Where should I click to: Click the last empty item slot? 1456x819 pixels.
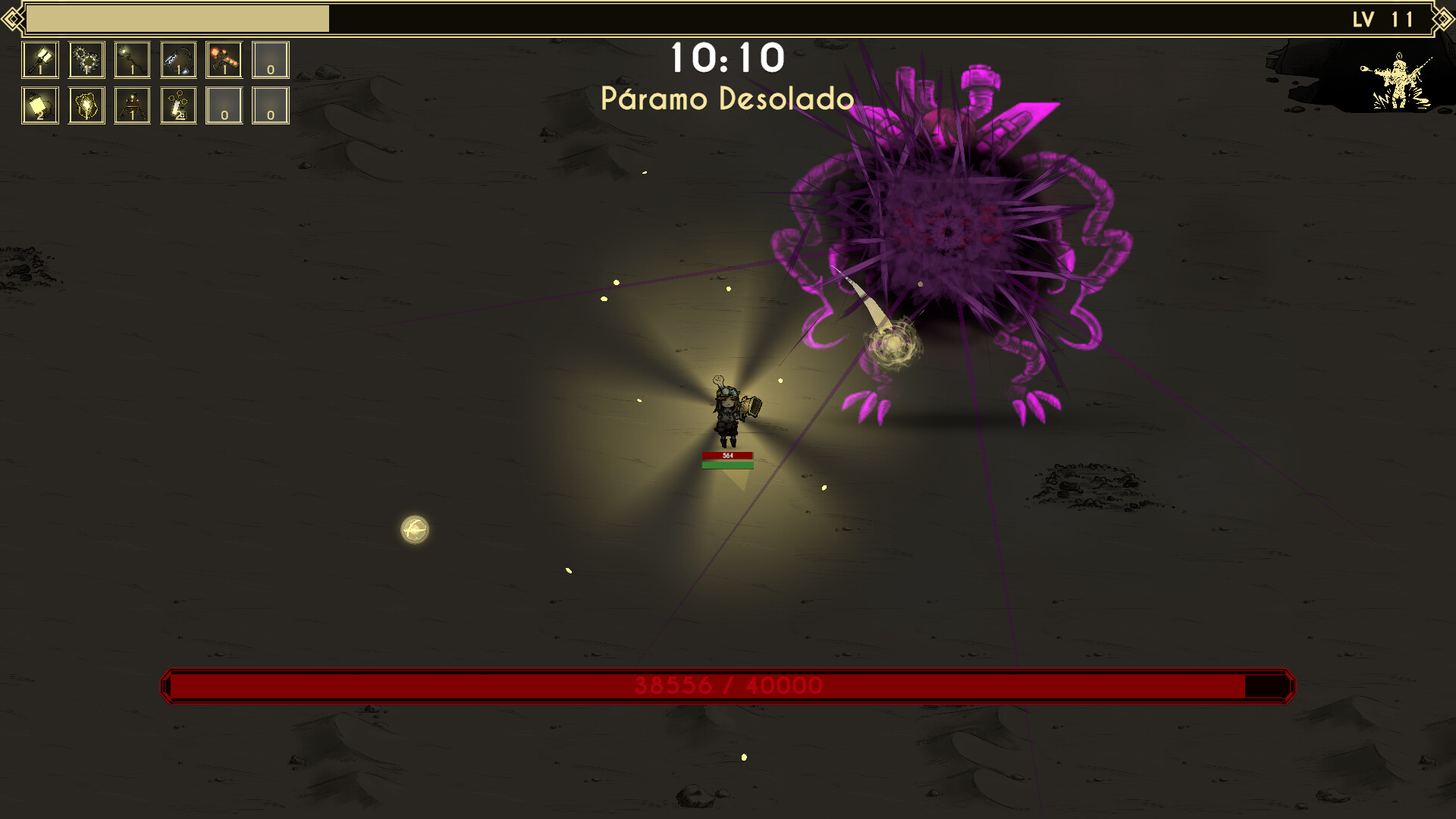(x=270, y=105)
